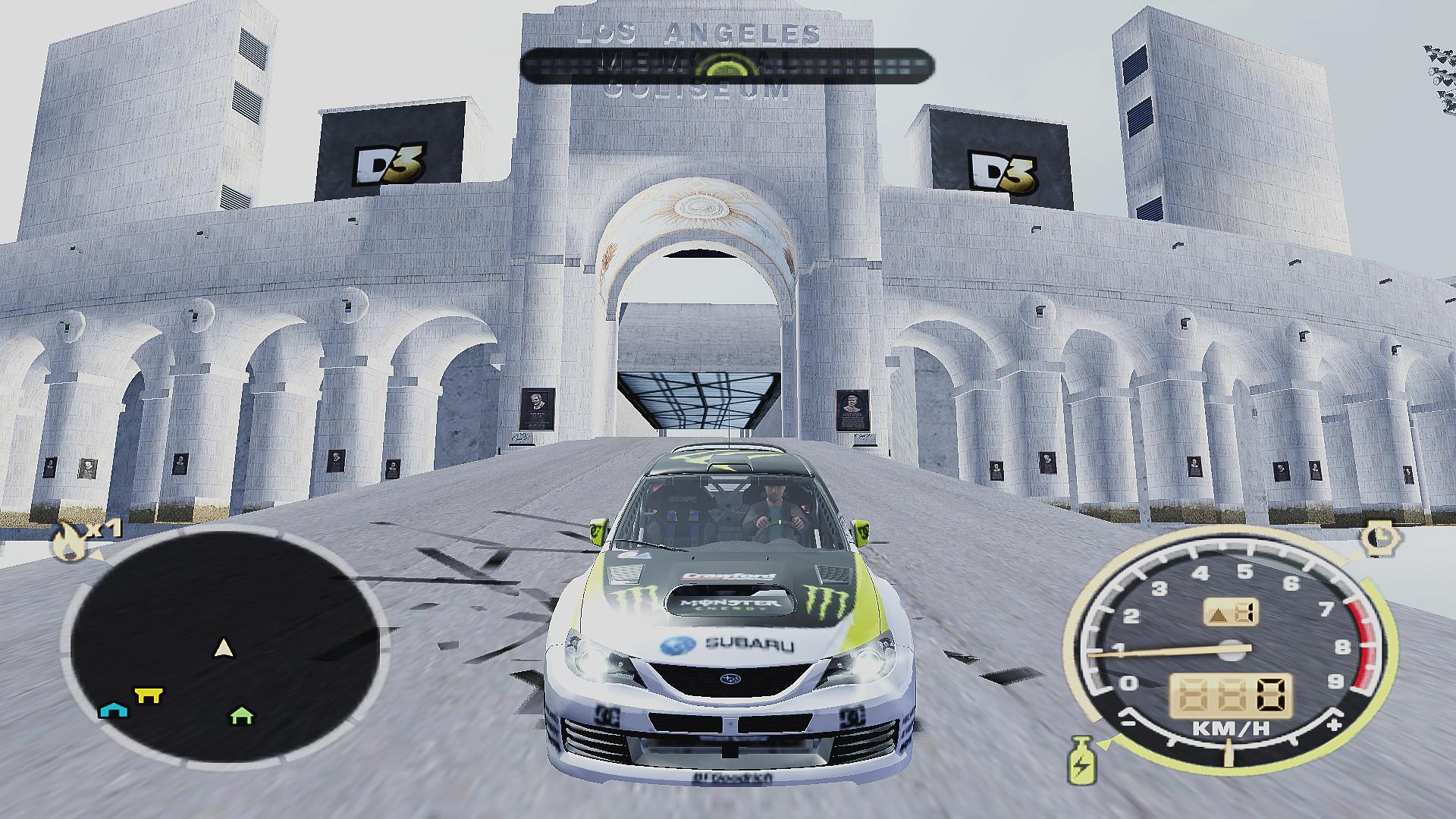Click the green radar detector at top center
The height and width of the screenshot is (819, 1456).
[726, 66]
